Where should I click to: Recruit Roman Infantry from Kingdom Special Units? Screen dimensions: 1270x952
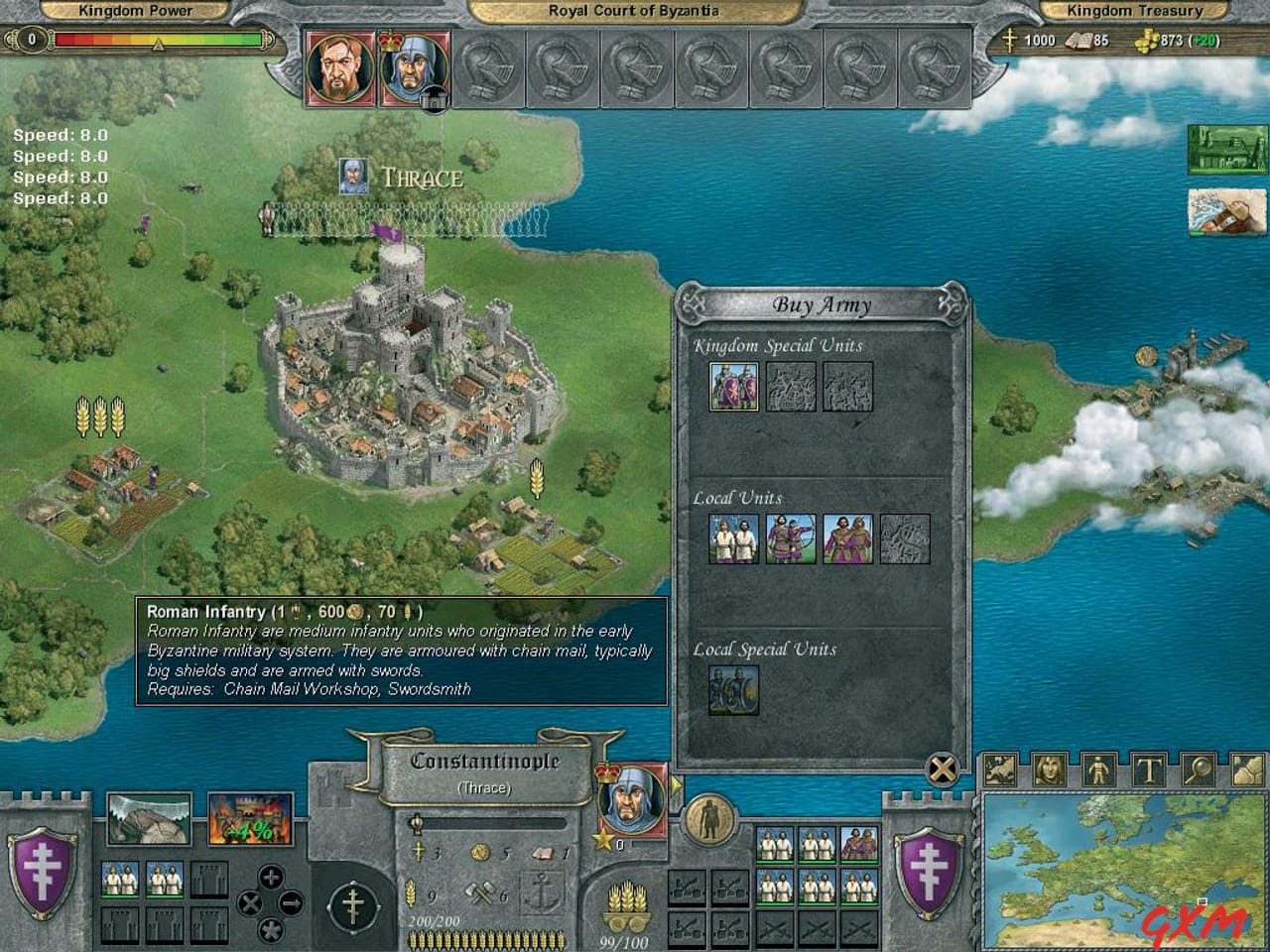point(734,388)
